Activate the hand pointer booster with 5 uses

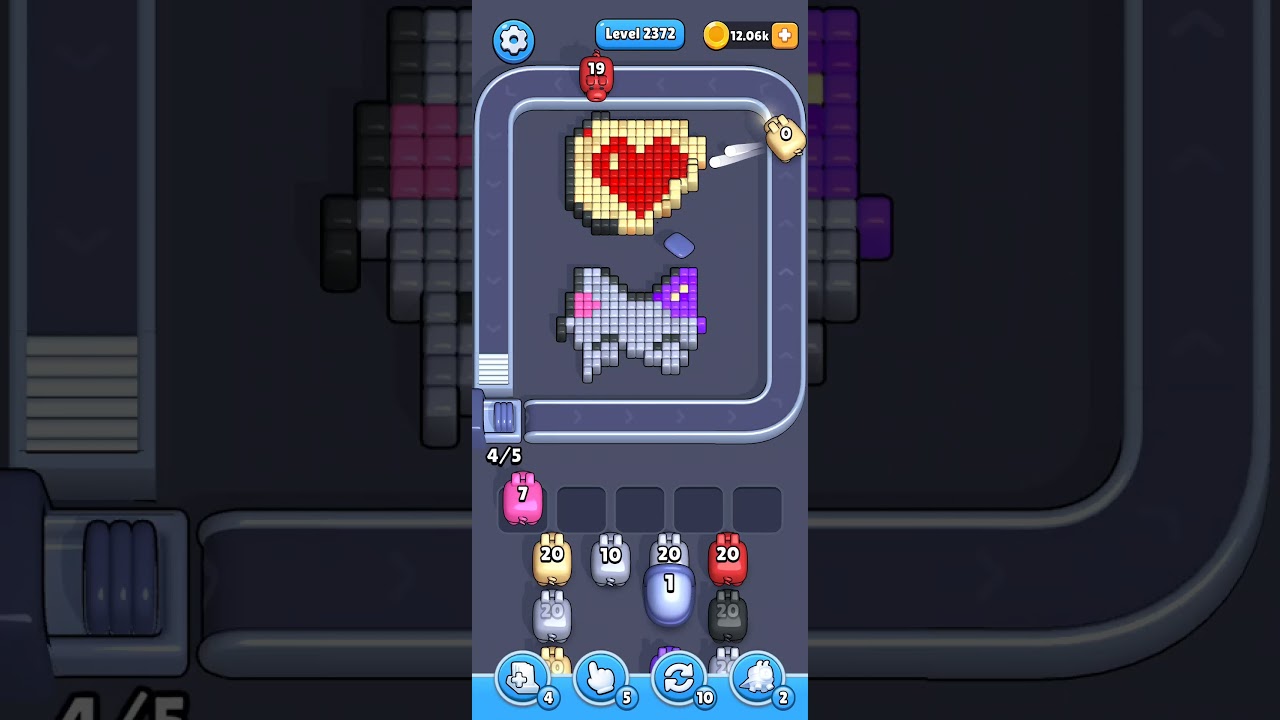pyautogui.click(x=600, y=677)
